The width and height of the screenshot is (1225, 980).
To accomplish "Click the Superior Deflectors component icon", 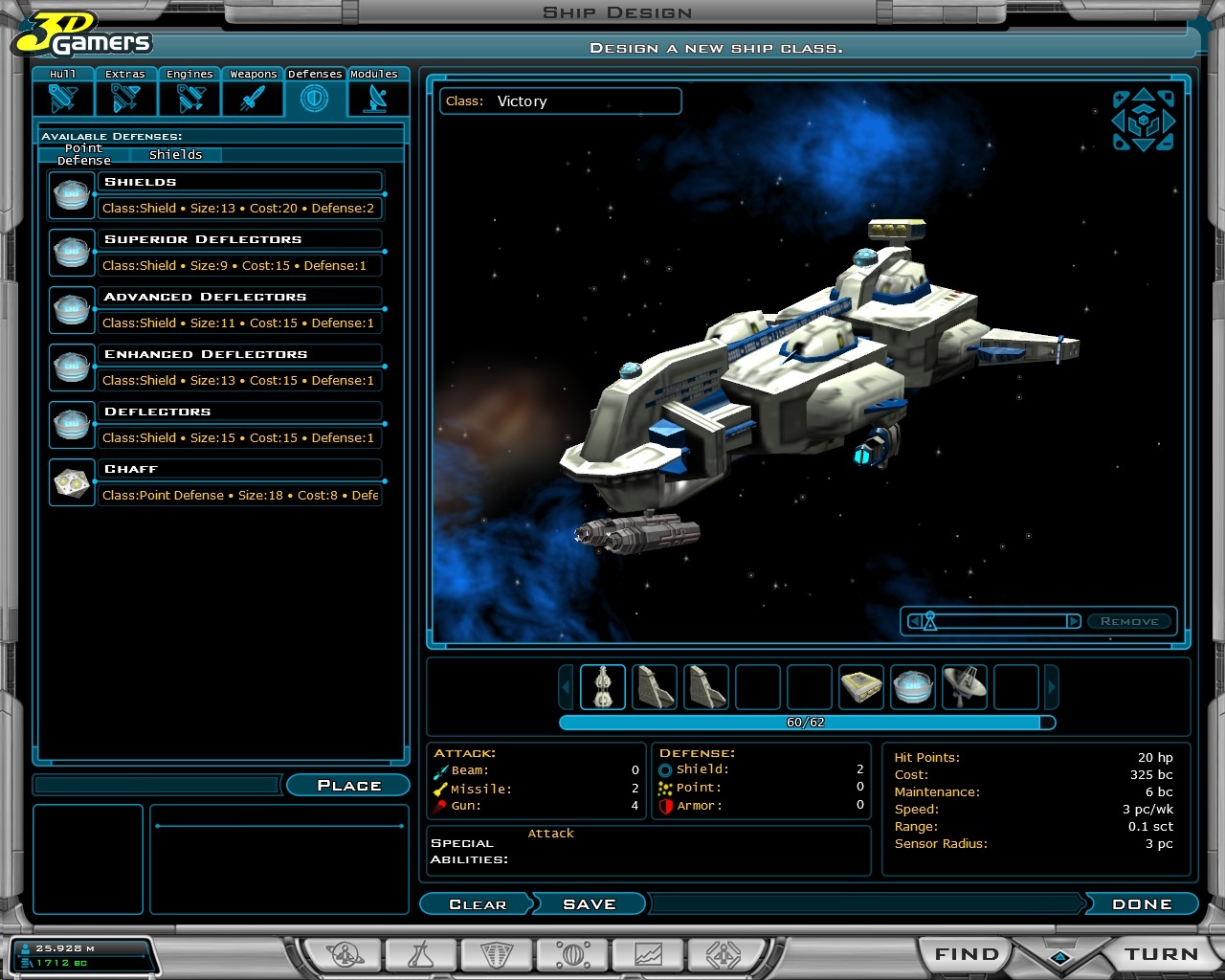I will point(71,252).
